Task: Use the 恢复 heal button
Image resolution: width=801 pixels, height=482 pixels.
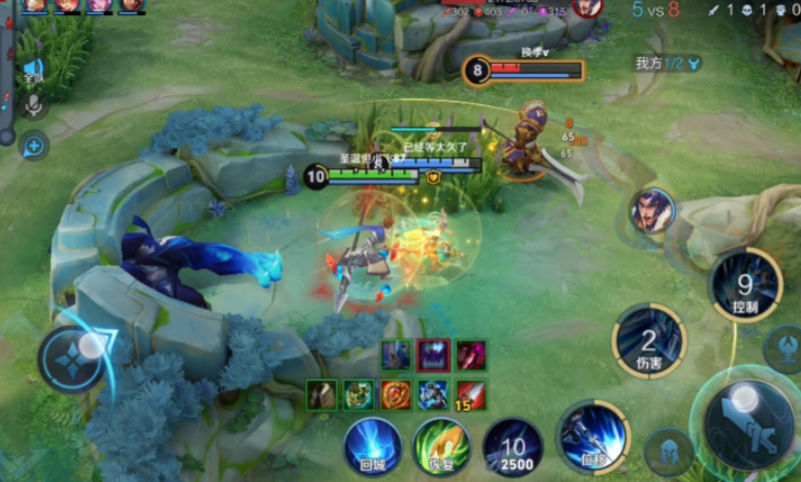Action: pyautogui.click(x=442, y=444)
